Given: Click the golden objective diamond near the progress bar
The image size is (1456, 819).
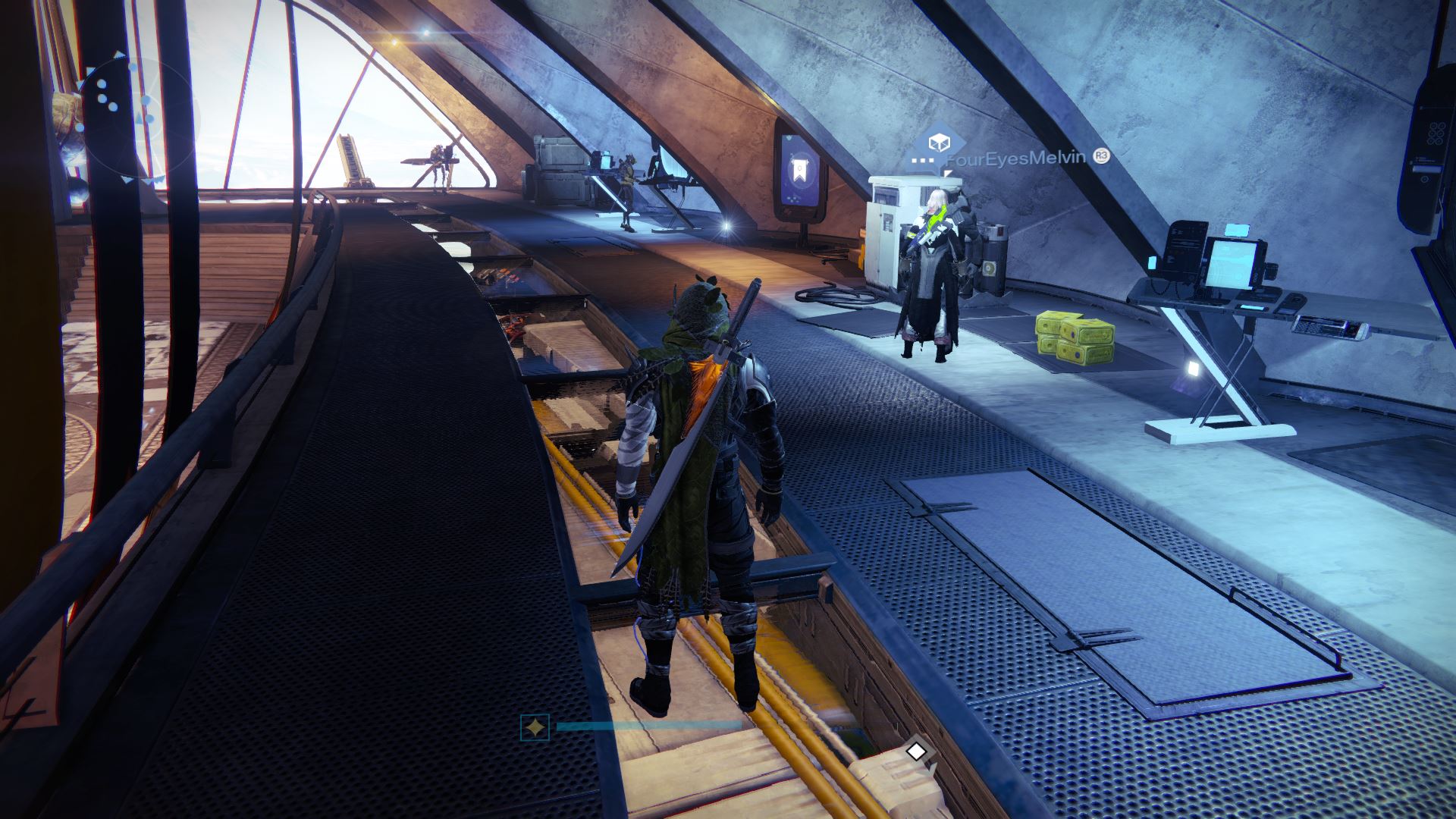Looking at the screenshot, I should click(535, 726).
